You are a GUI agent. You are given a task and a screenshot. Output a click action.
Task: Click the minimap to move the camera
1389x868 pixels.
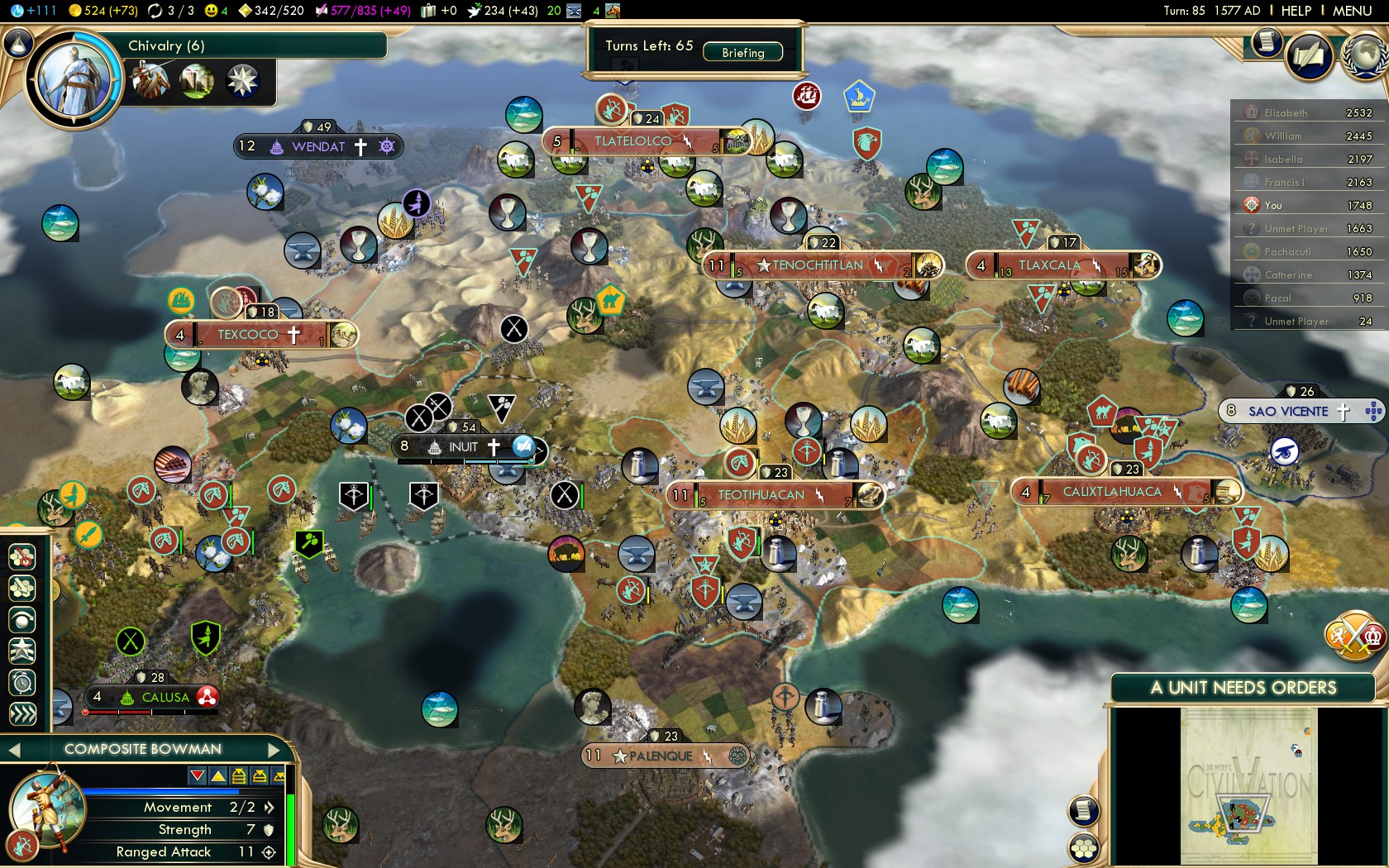(1248, 785)
